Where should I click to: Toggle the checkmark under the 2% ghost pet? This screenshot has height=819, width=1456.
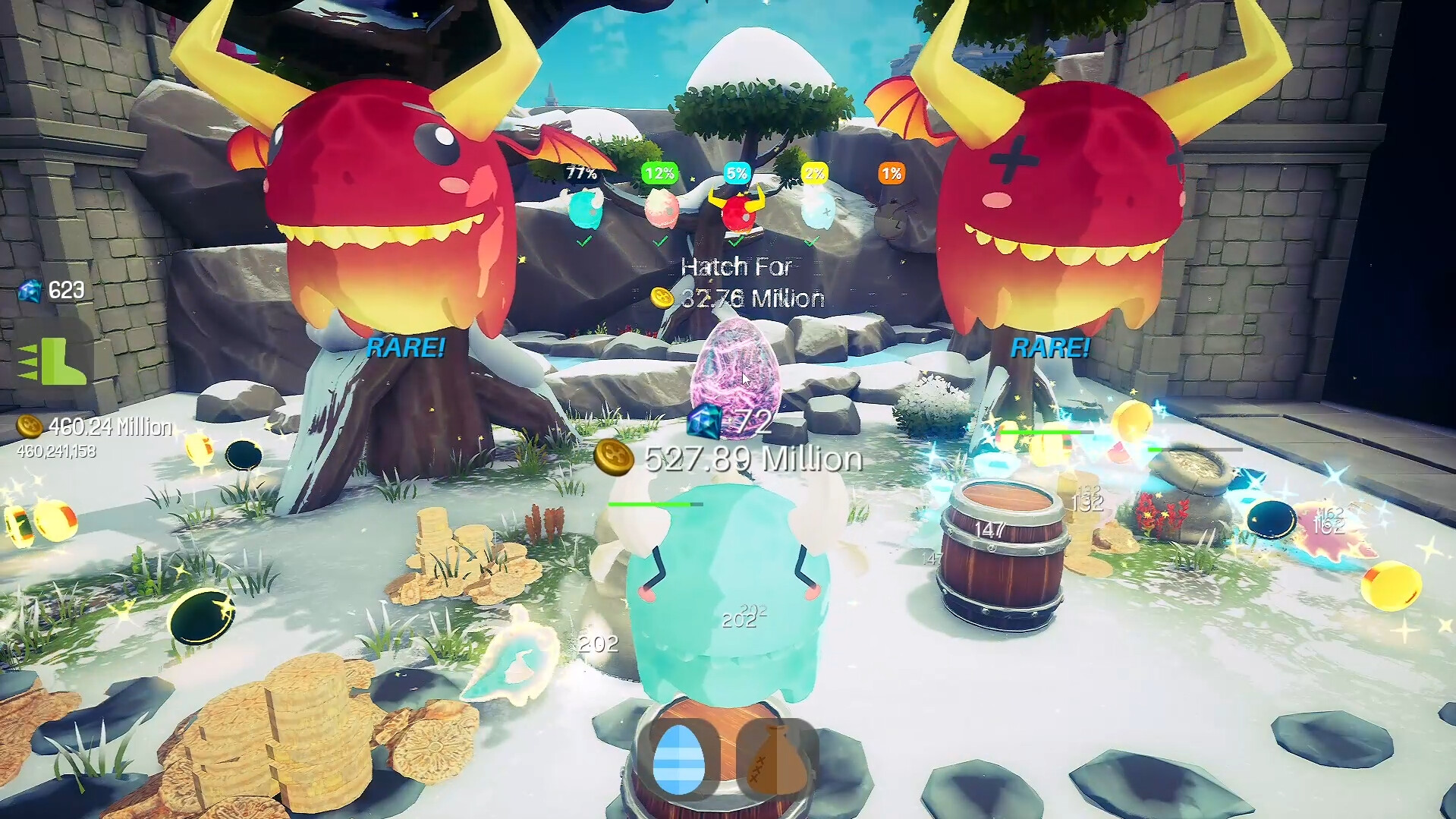pos(813,242)
